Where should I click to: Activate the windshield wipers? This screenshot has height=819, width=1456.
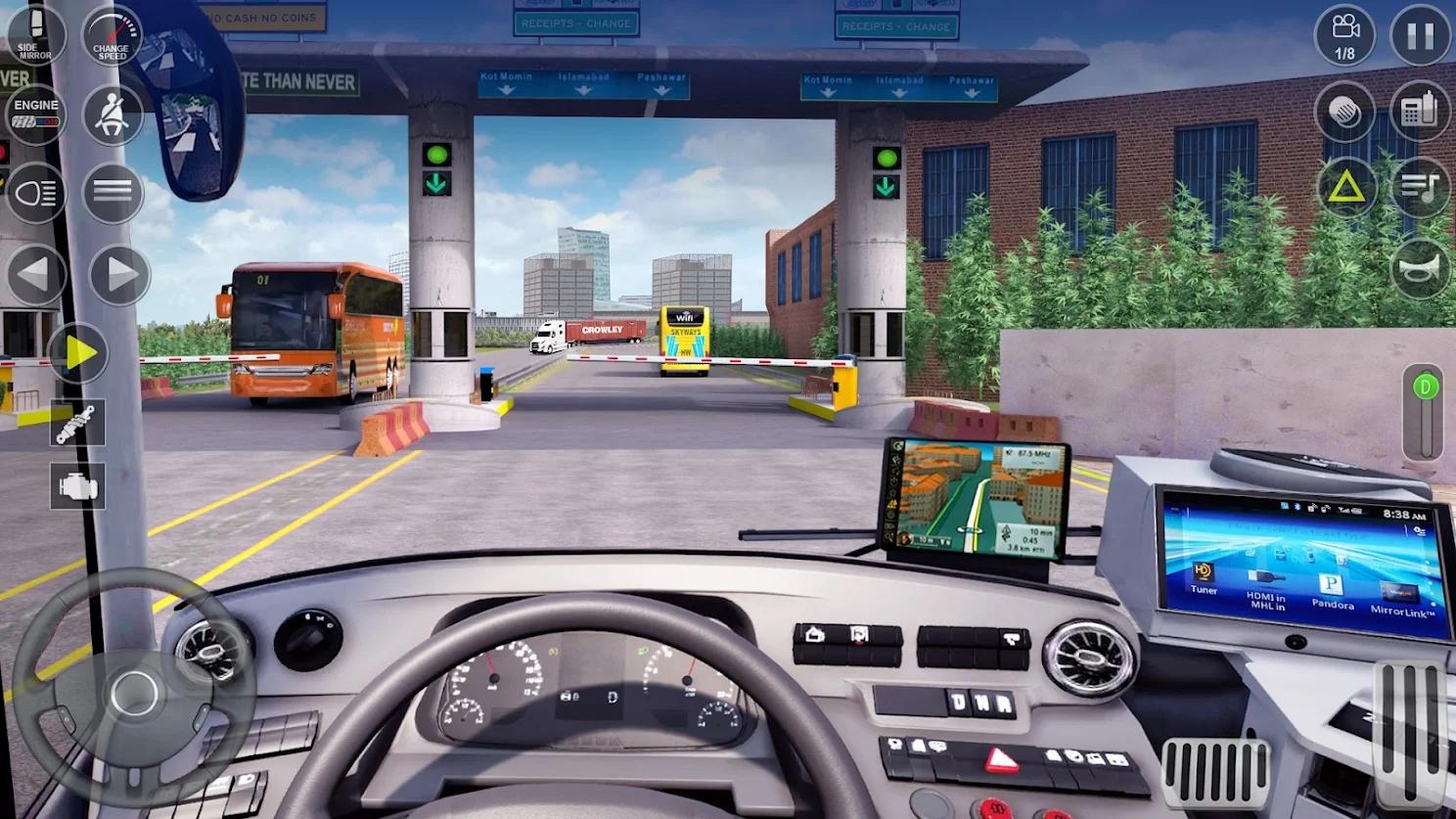coord(1344,111)
